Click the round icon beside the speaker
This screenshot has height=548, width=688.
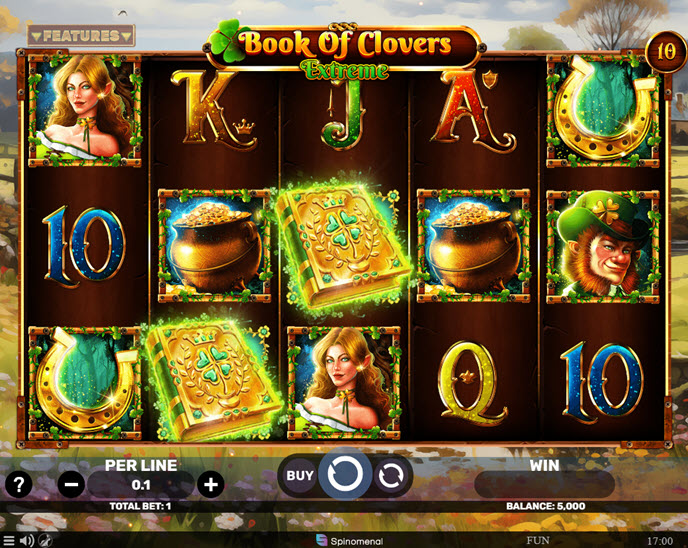click(x=46, y=540)
